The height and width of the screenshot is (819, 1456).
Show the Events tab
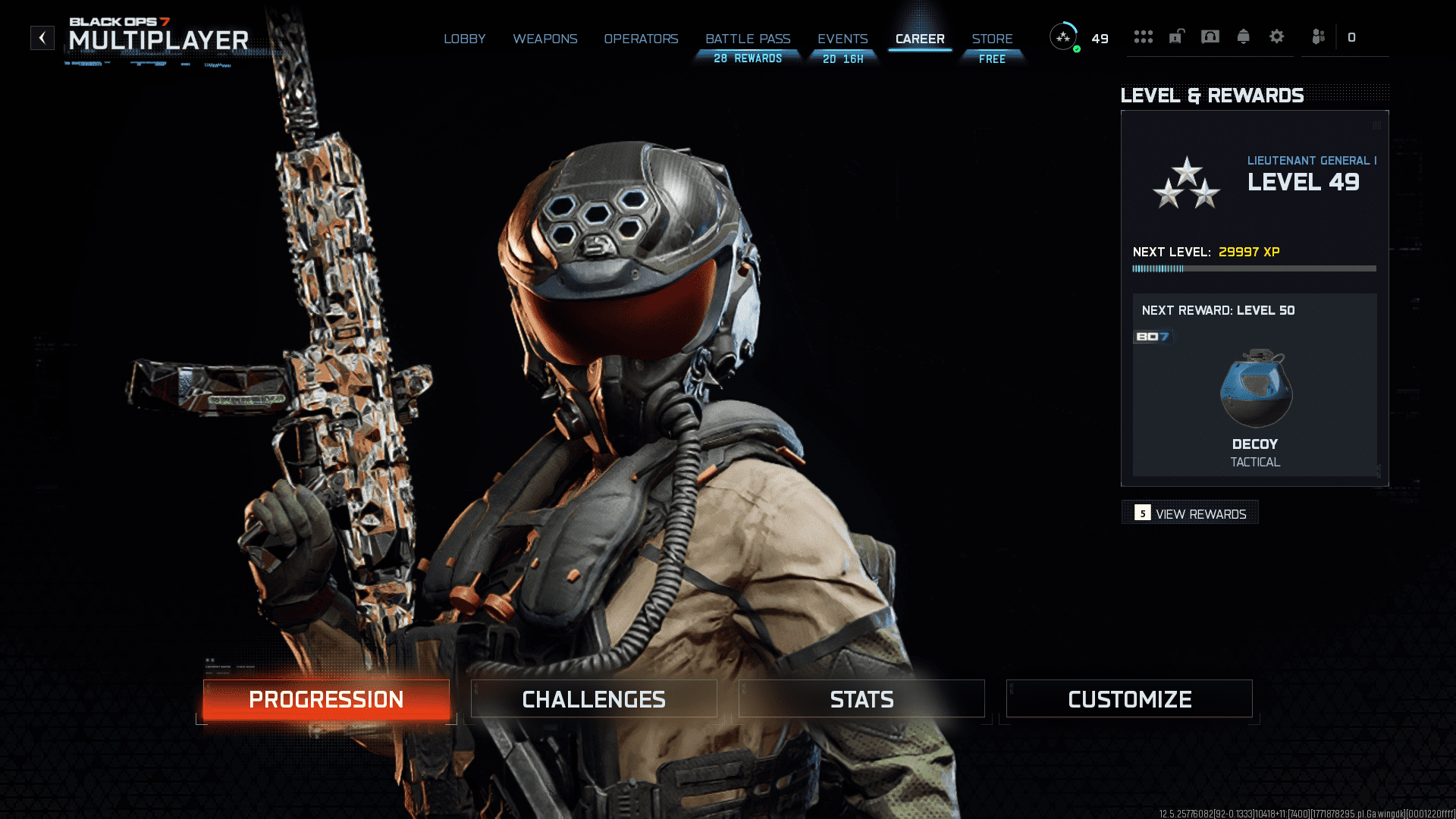(843, 39)
